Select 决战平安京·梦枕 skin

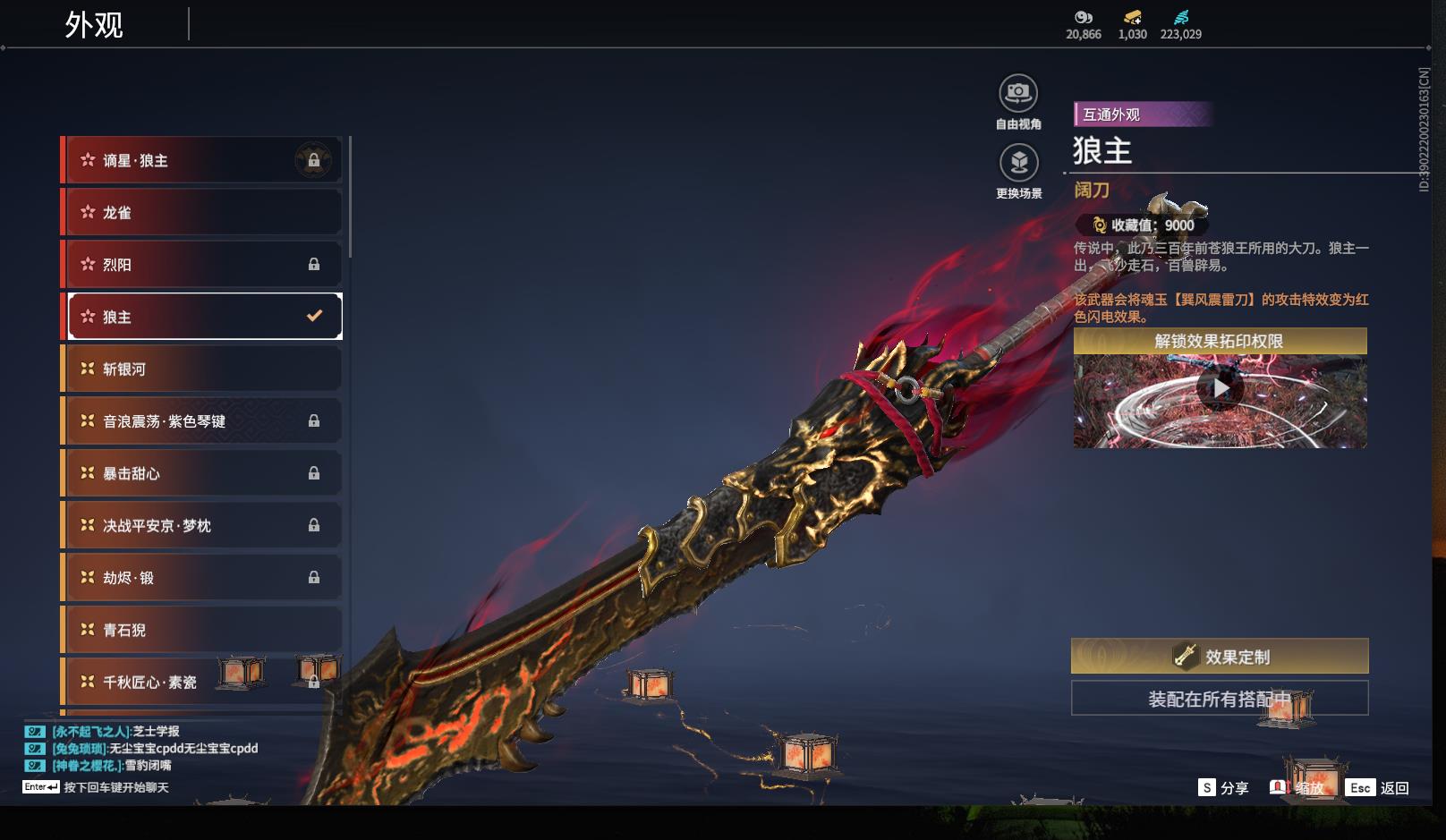tap(203, 525)
